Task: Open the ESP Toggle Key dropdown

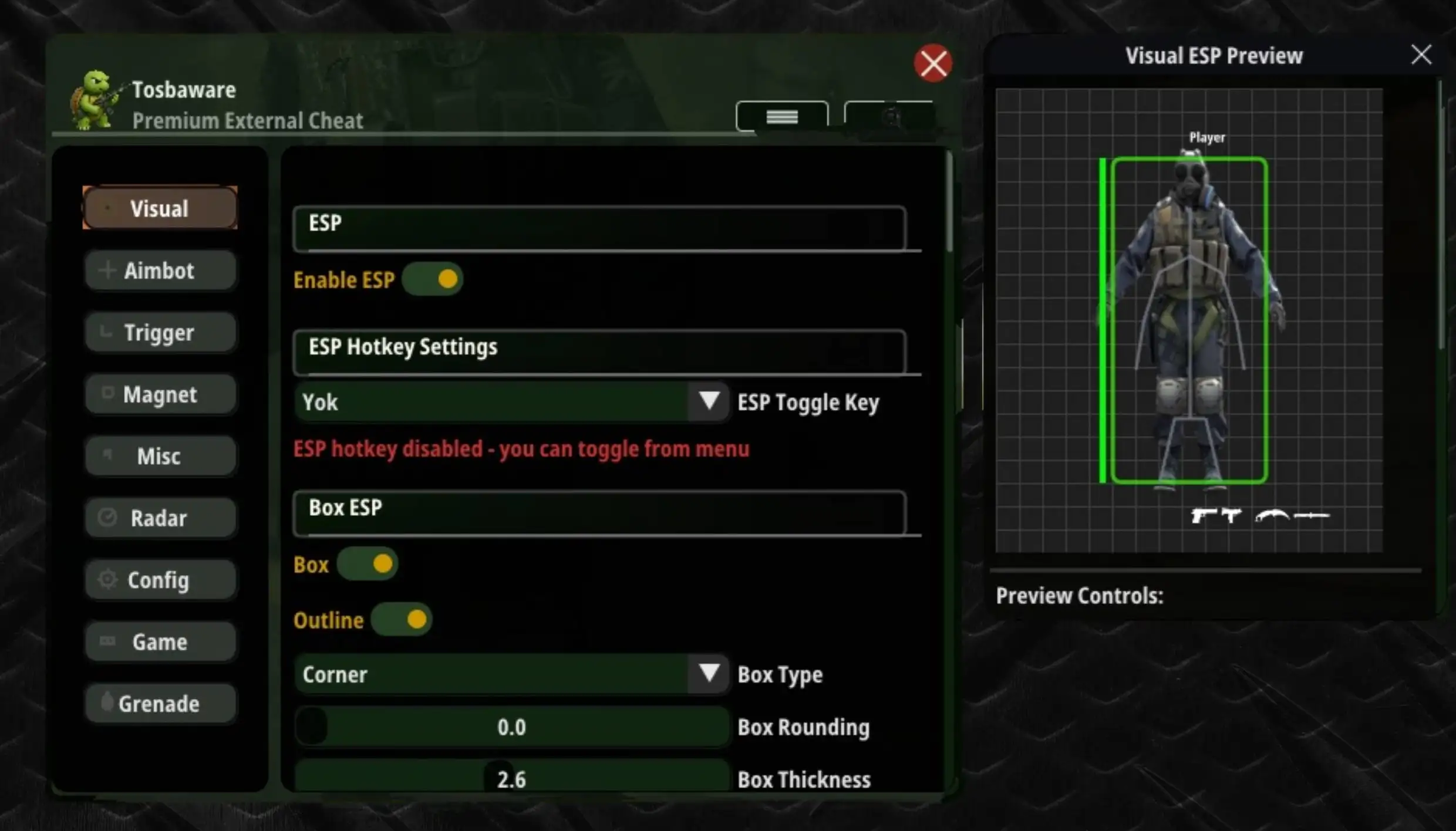Action: (x=512, y=402)
